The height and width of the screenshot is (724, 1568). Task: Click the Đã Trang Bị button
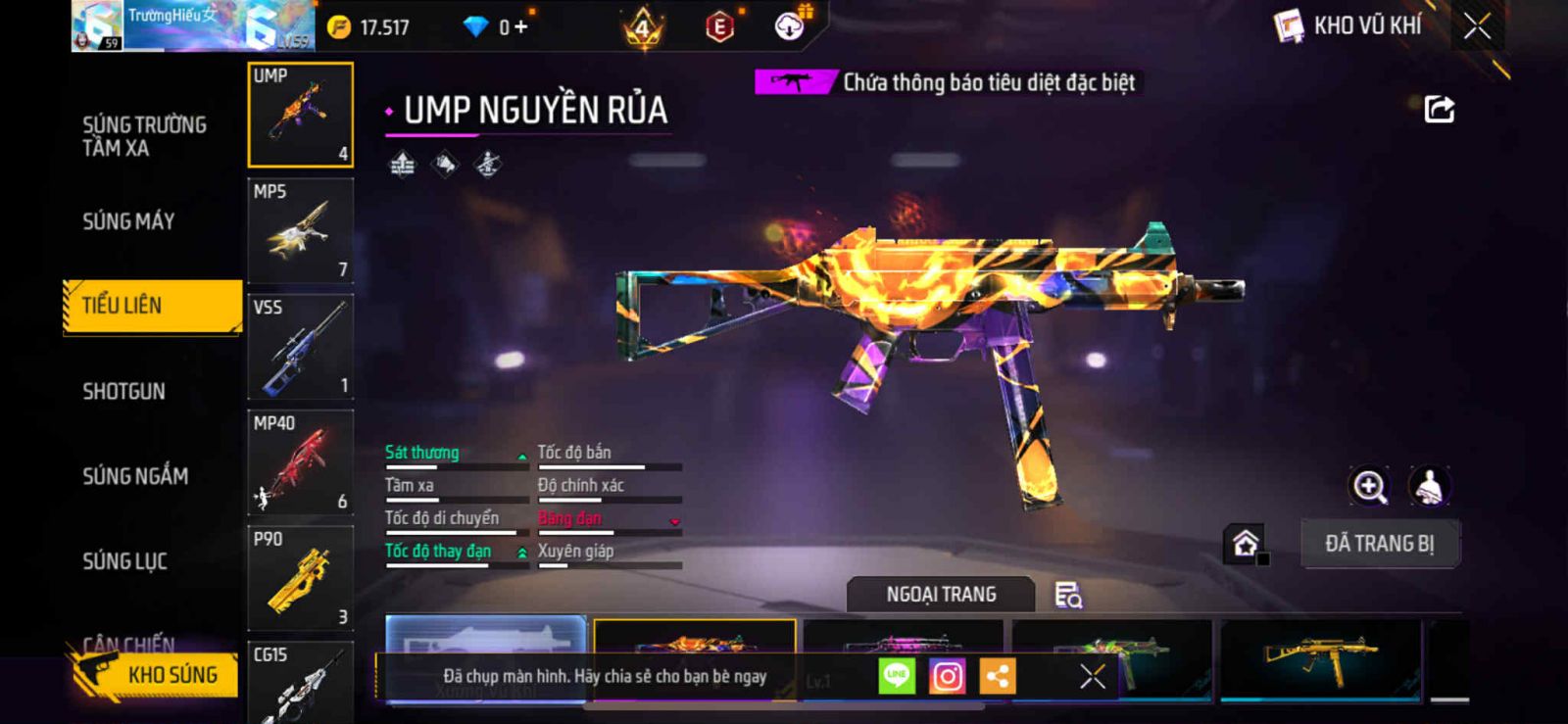(1379, 544)
